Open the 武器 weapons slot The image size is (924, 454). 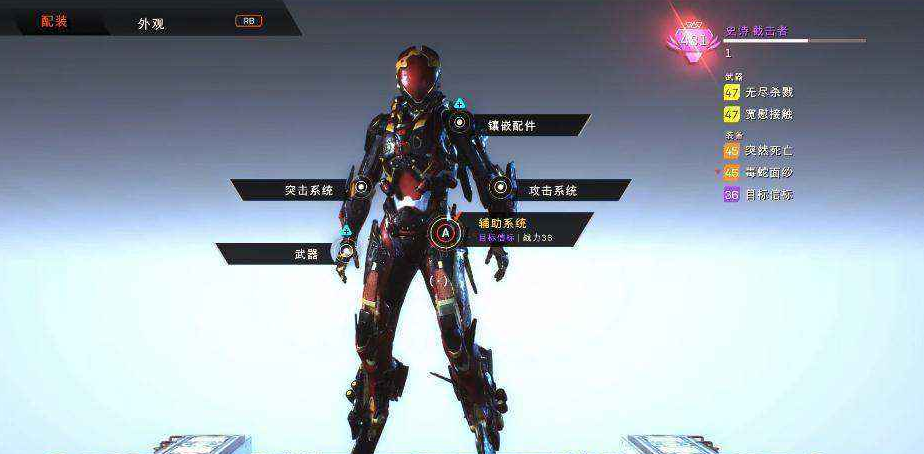pos(306,254)
